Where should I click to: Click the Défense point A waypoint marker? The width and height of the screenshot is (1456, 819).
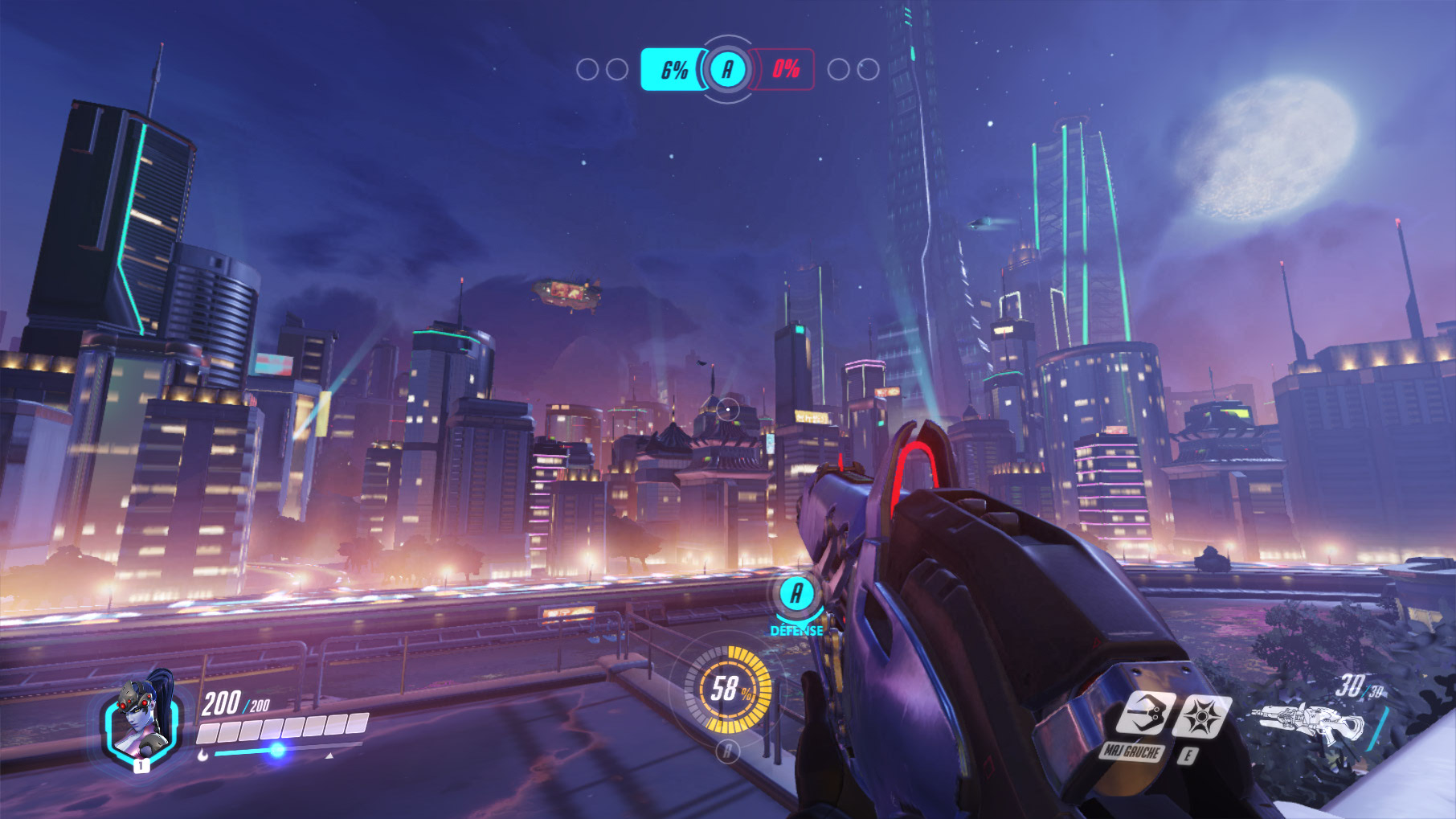(796, 594)
